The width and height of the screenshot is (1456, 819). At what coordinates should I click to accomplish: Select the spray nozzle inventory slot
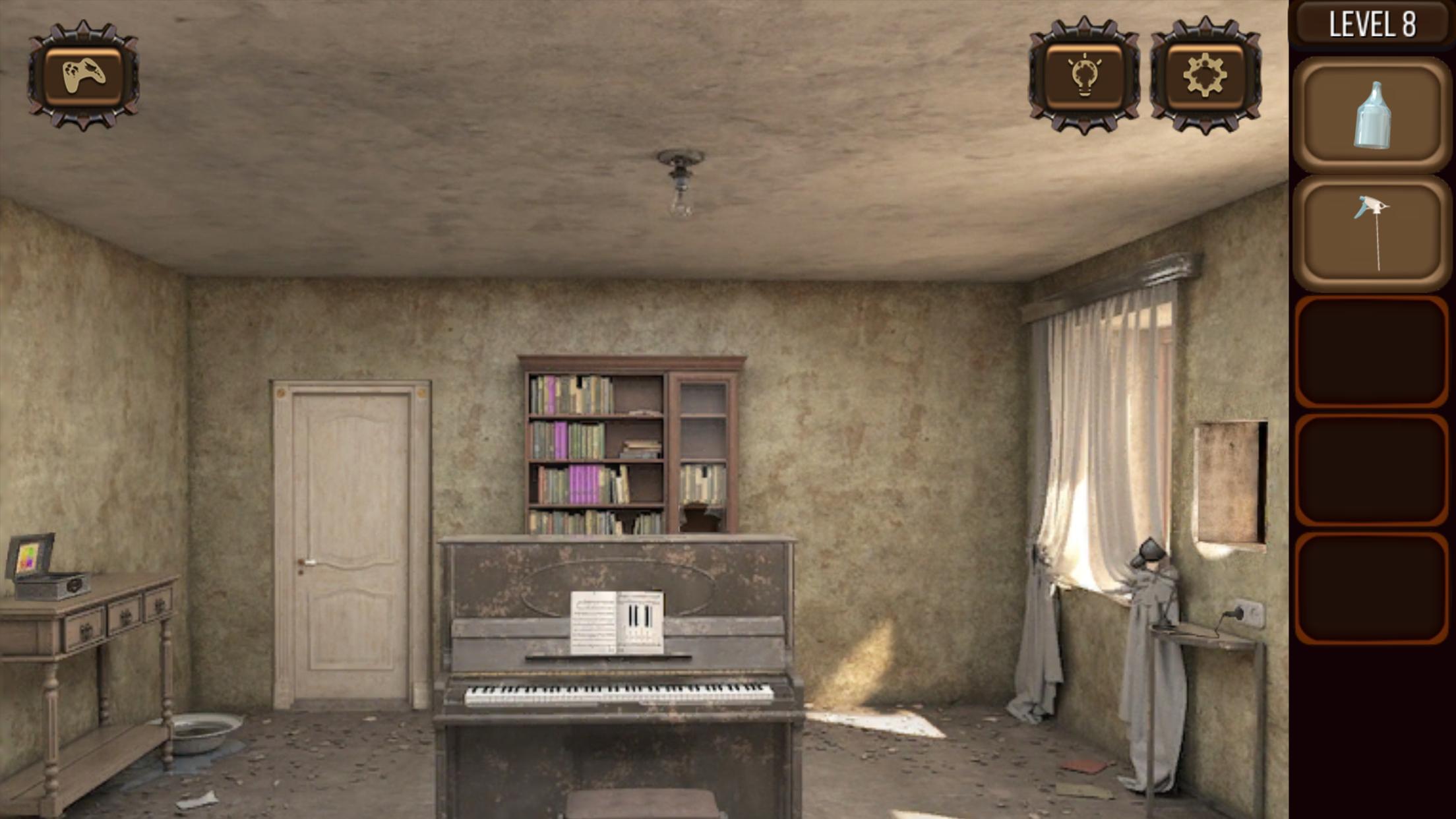click(x=1372, y=233)
